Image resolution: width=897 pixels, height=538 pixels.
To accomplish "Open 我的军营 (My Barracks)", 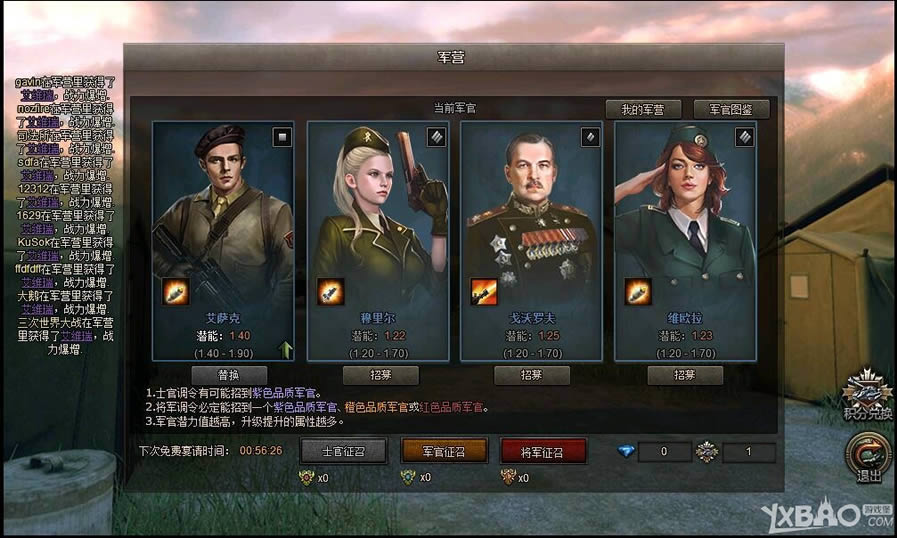I will tap(642, 109).
